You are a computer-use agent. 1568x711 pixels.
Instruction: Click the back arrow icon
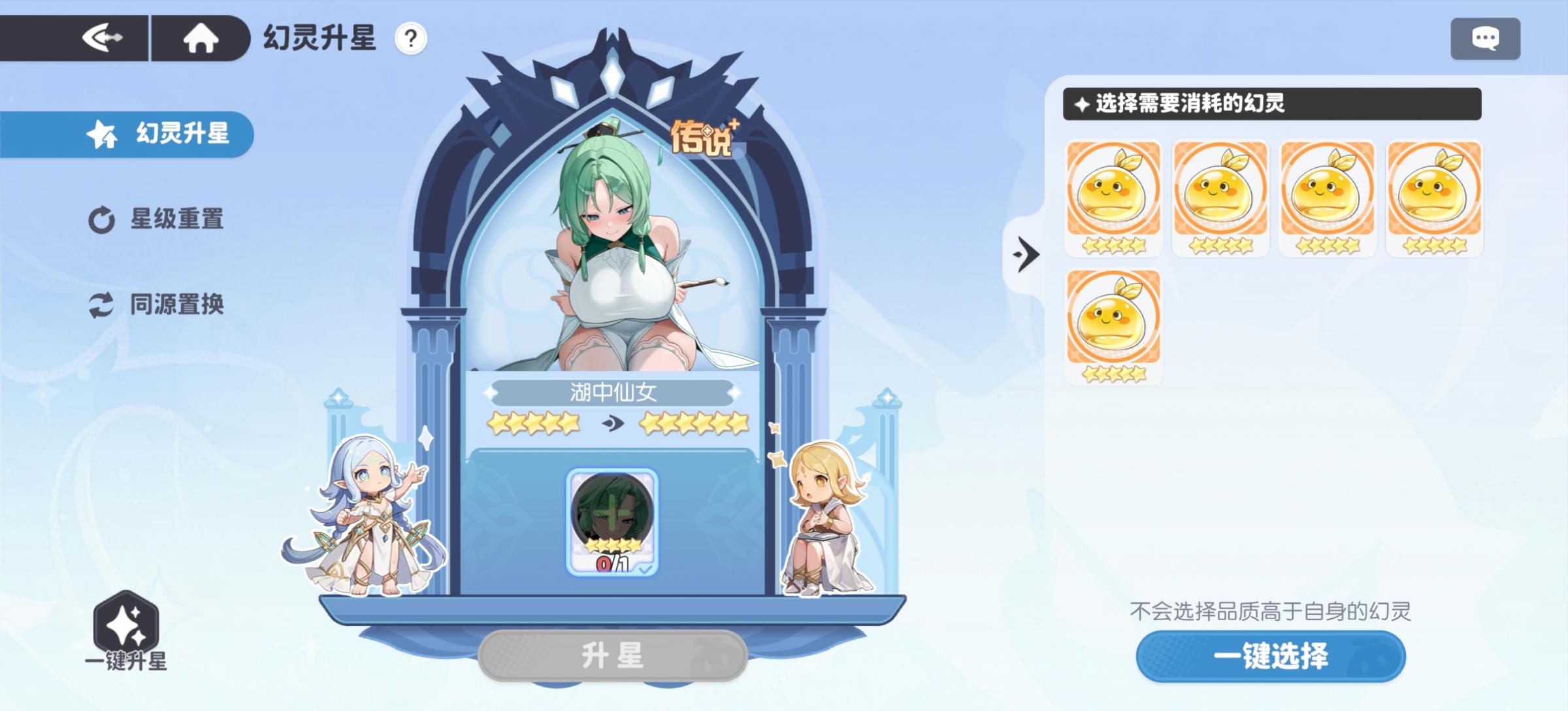(105, 37)
